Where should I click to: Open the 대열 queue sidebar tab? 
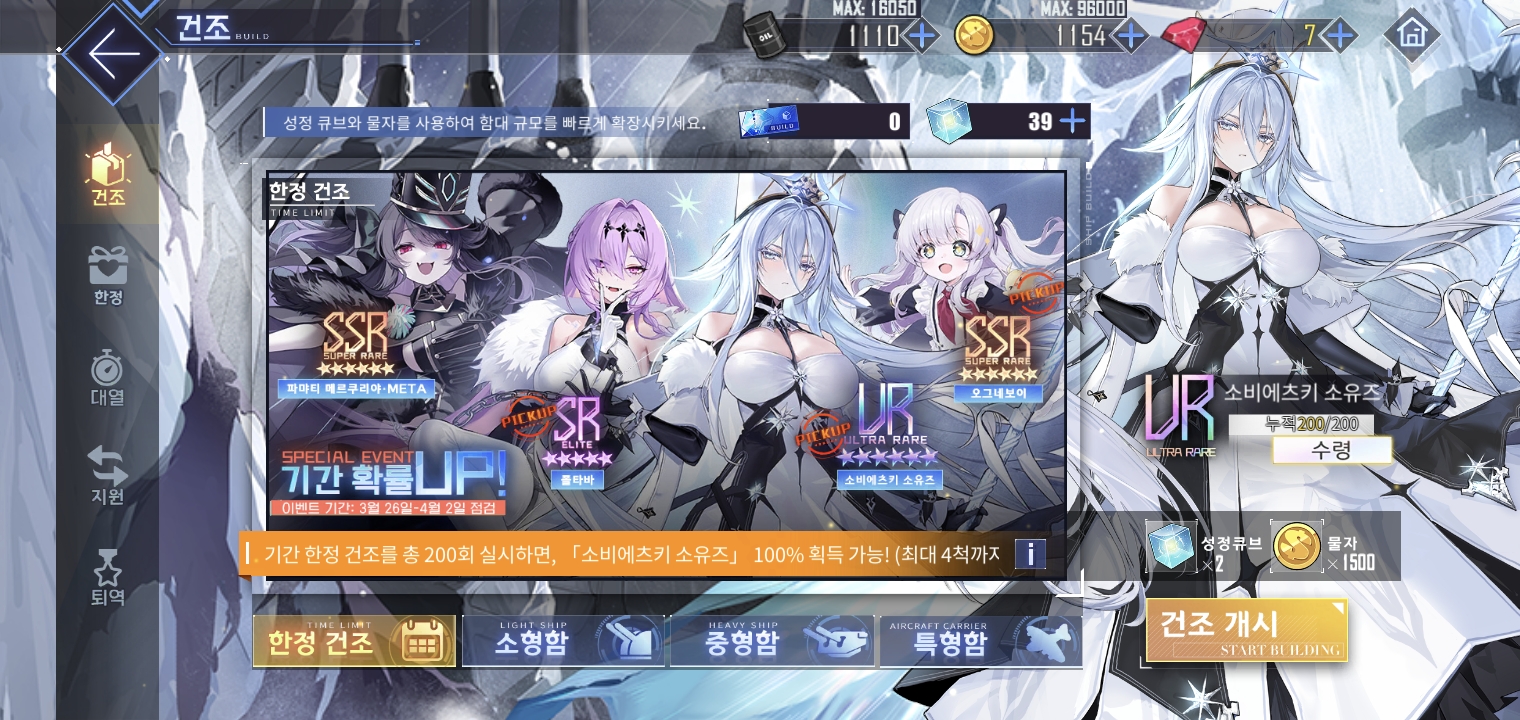pyautogui.click(x=108, y=378)
